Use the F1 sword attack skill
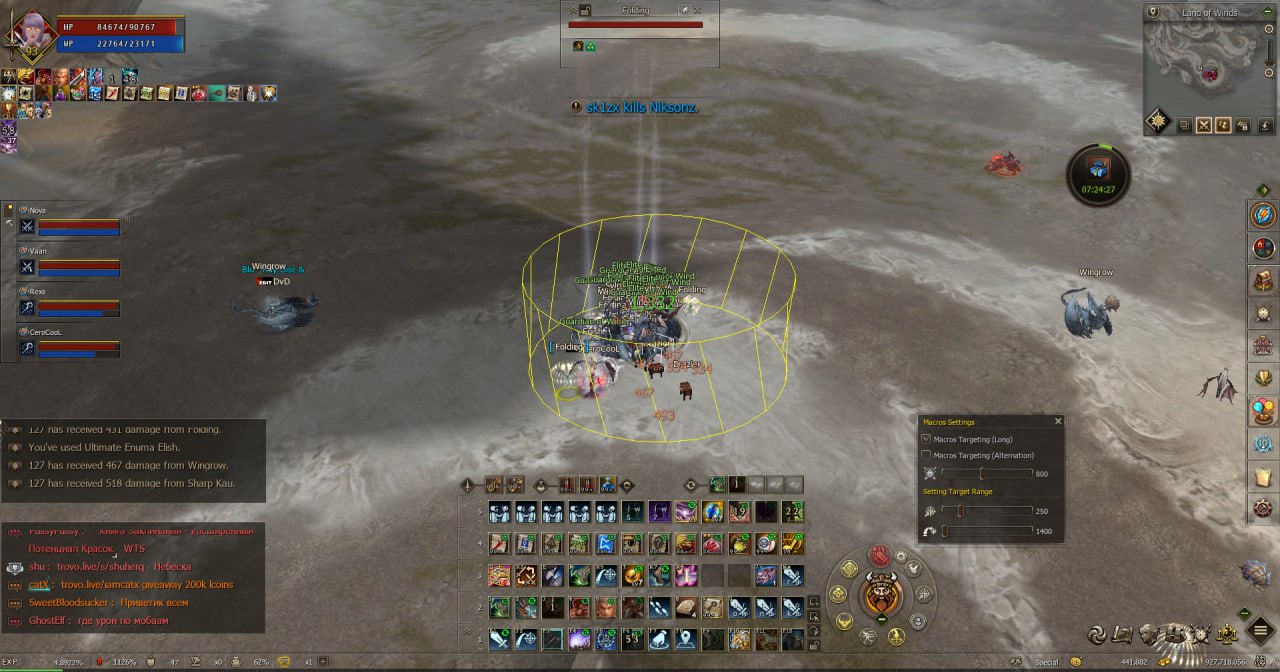The width and height of the screenshot is (1280, 672). click(500, 639)
